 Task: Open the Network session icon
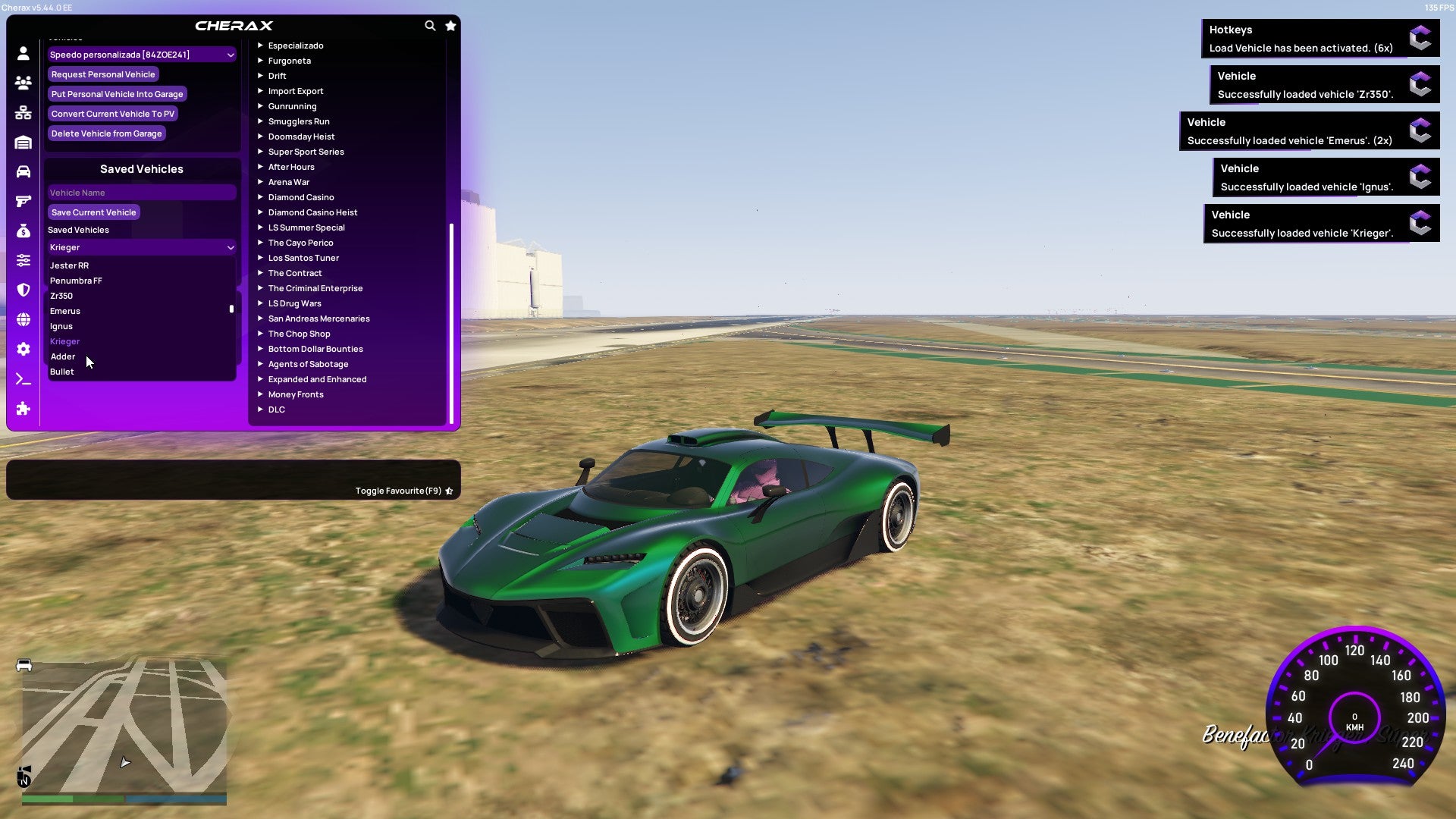(23, 112)
